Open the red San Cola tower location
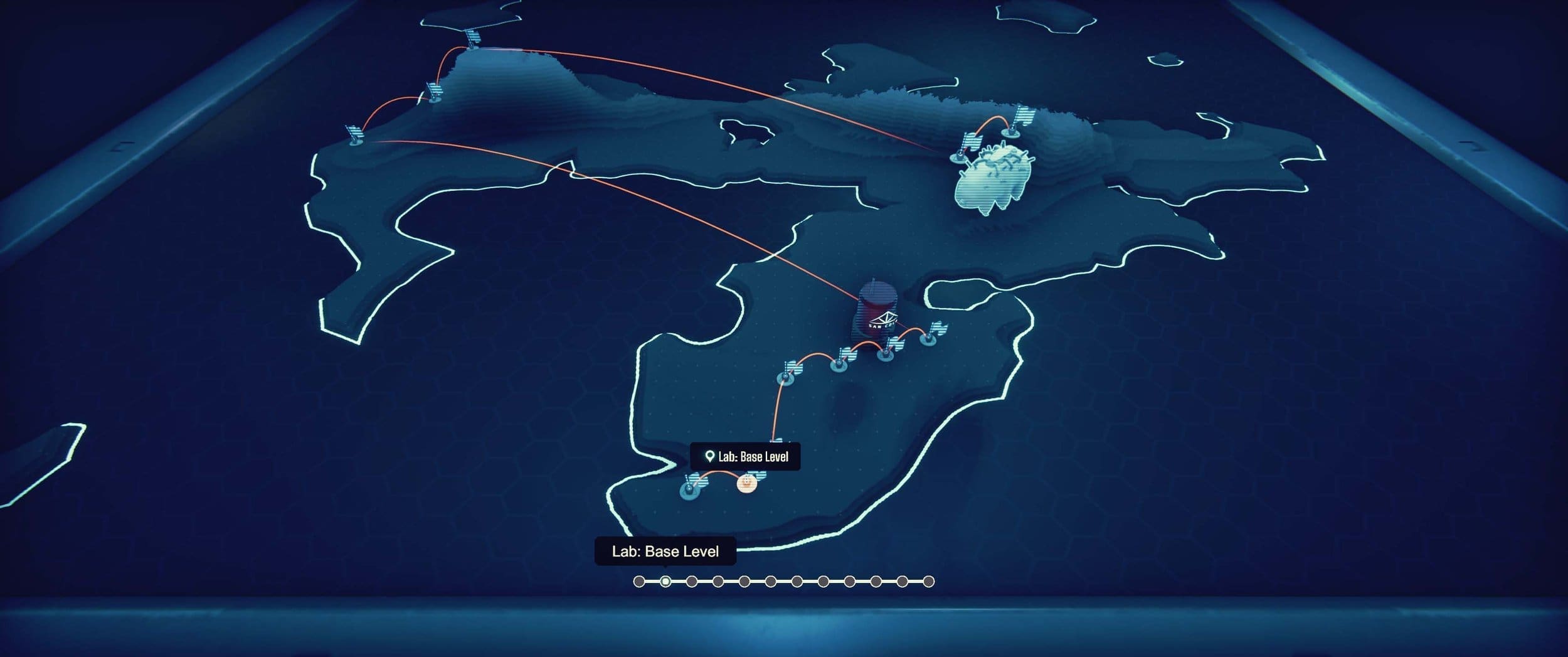1568x657 pixels. [x=877, y=312]
